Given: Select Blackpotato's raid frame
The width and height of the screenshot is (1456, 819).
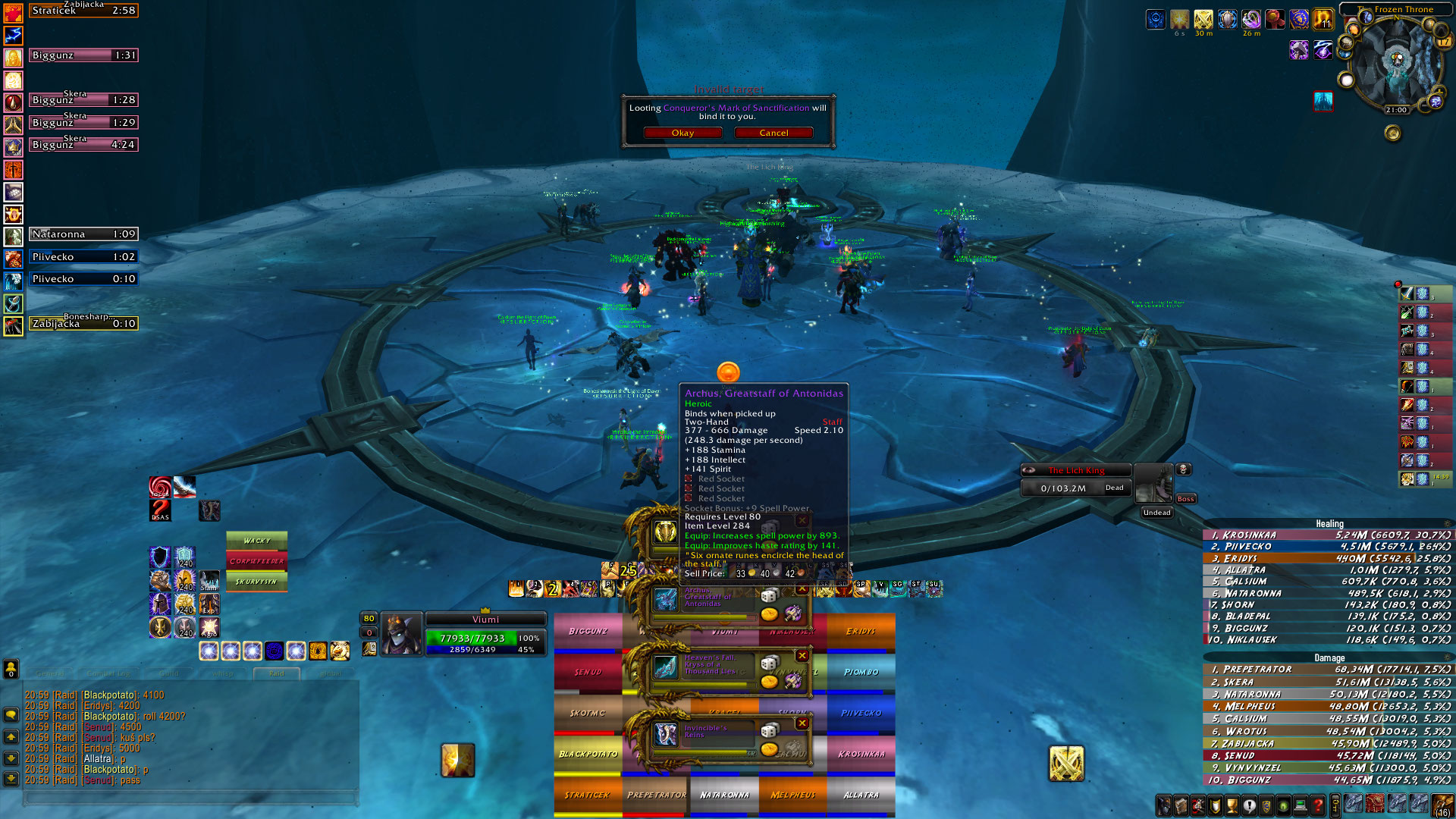Looking at the screenshot, I should point(588,754).
